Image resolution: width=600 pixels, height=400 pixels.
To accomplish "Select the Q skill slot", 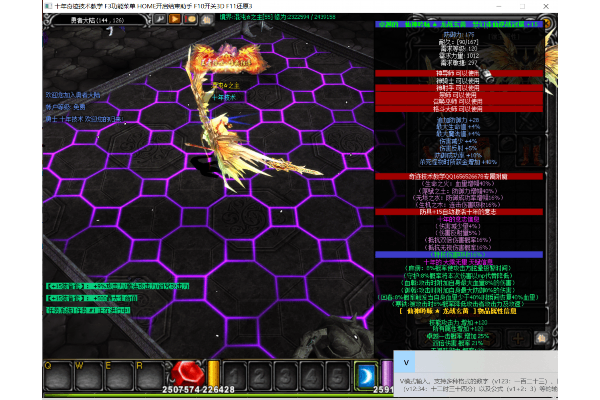I will coord(54,375).
